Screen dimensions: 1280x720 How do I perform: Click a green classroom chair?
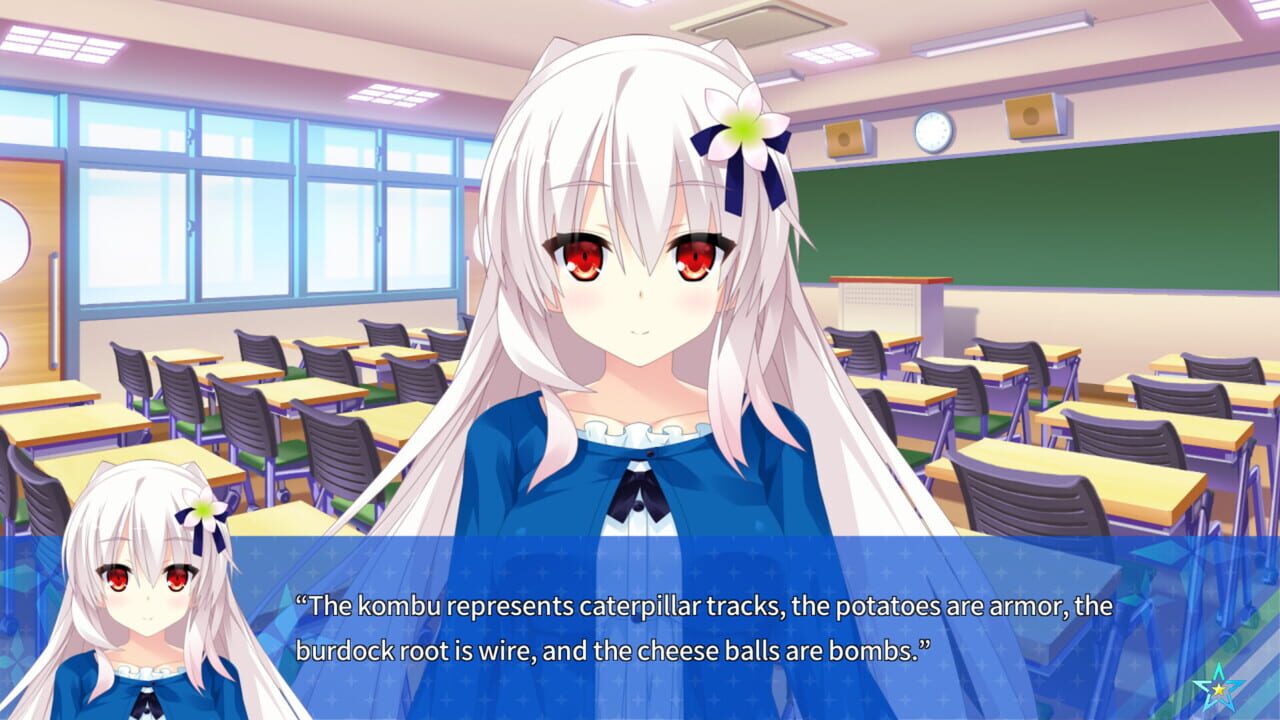290,450
